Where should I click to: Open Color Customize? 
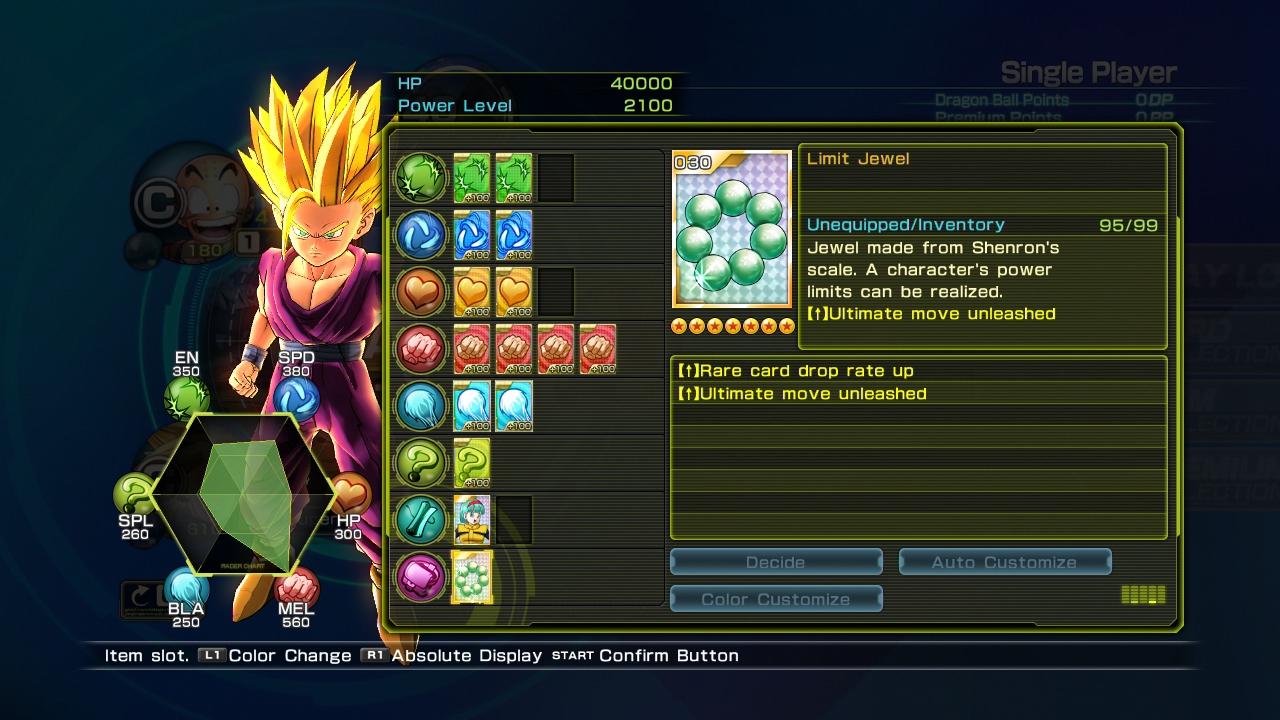click(776, 599)
